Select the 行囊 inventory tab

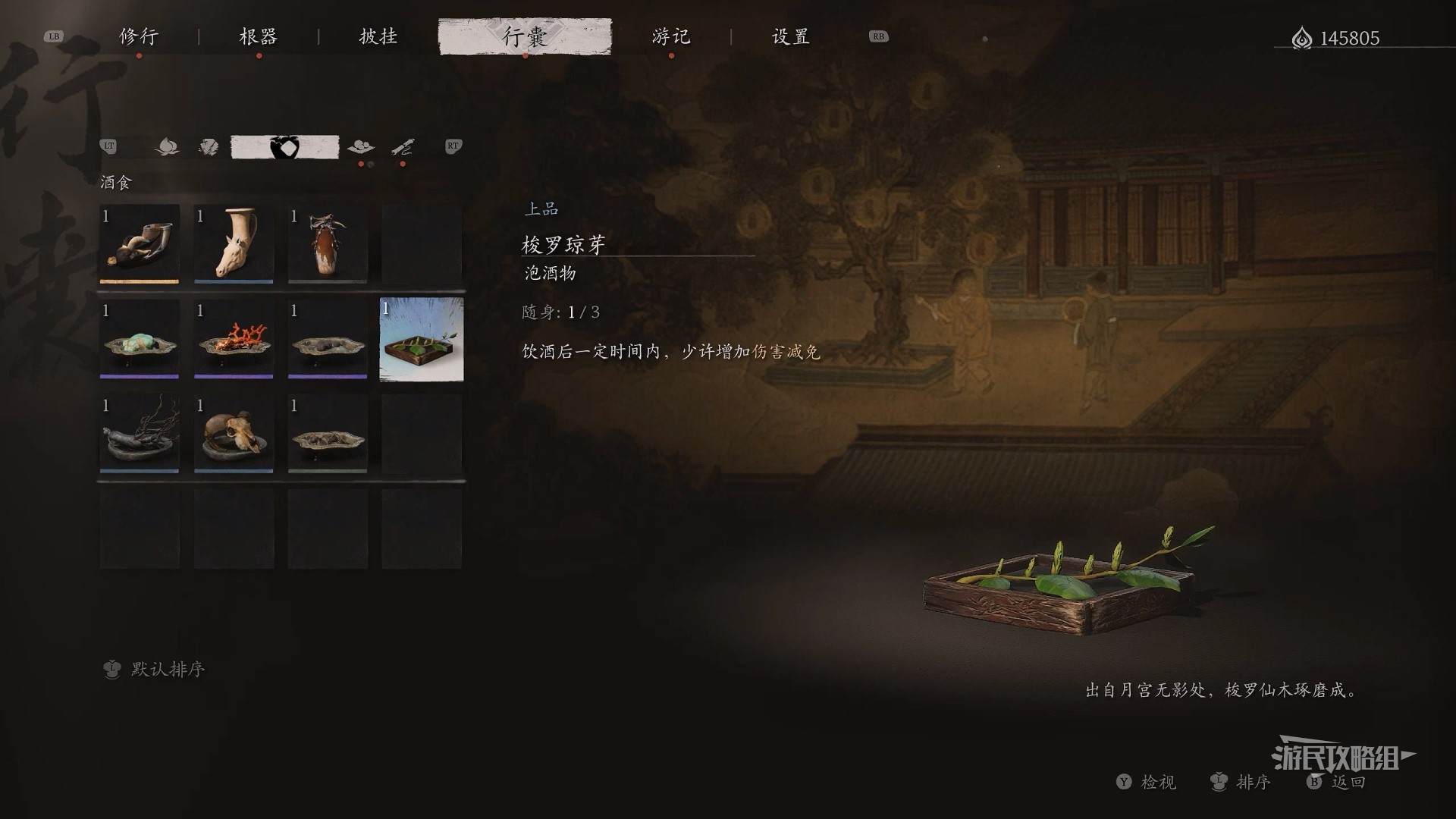coord(525,36)
